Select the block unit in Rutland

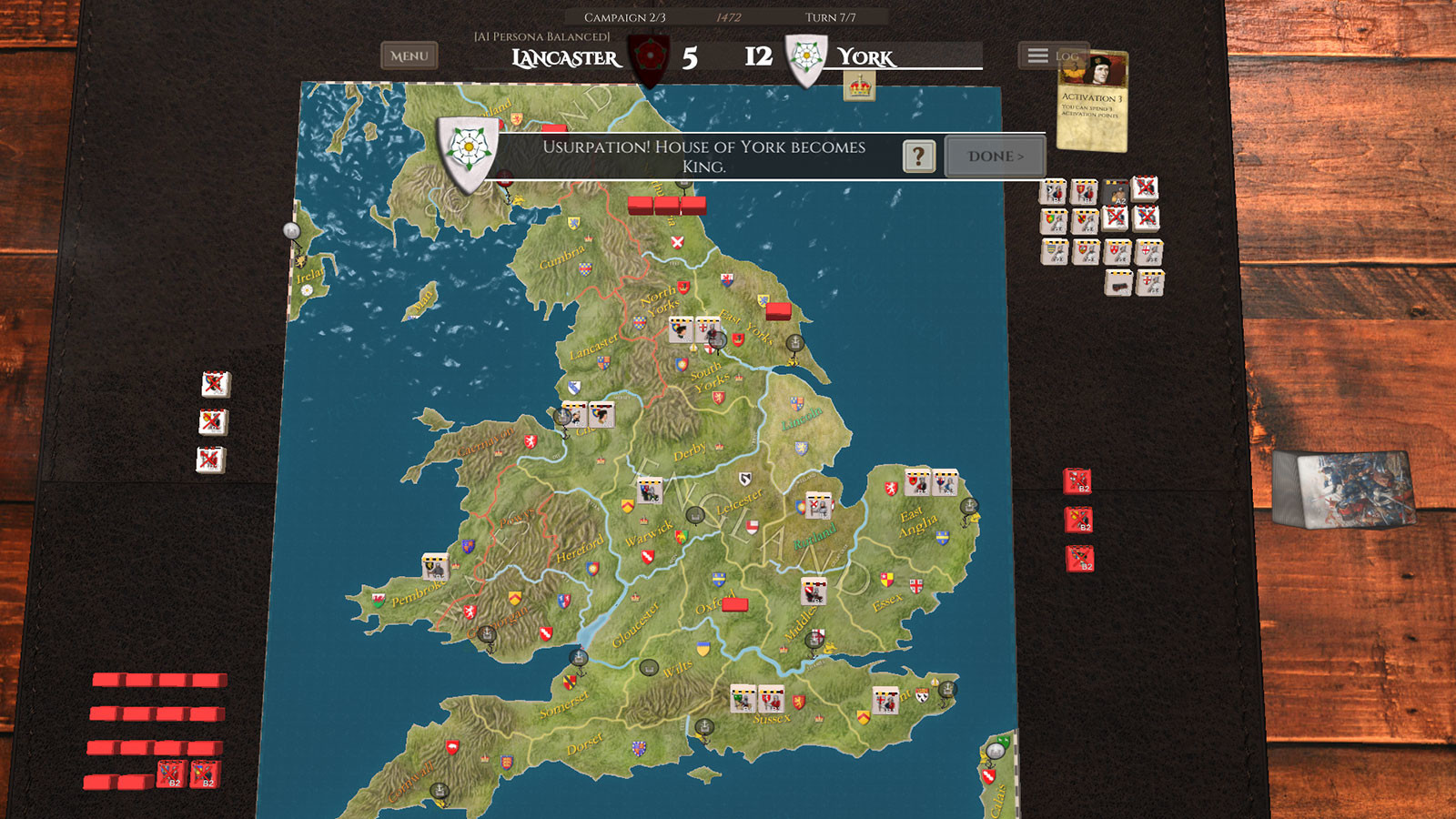click(x=818, y=506)
